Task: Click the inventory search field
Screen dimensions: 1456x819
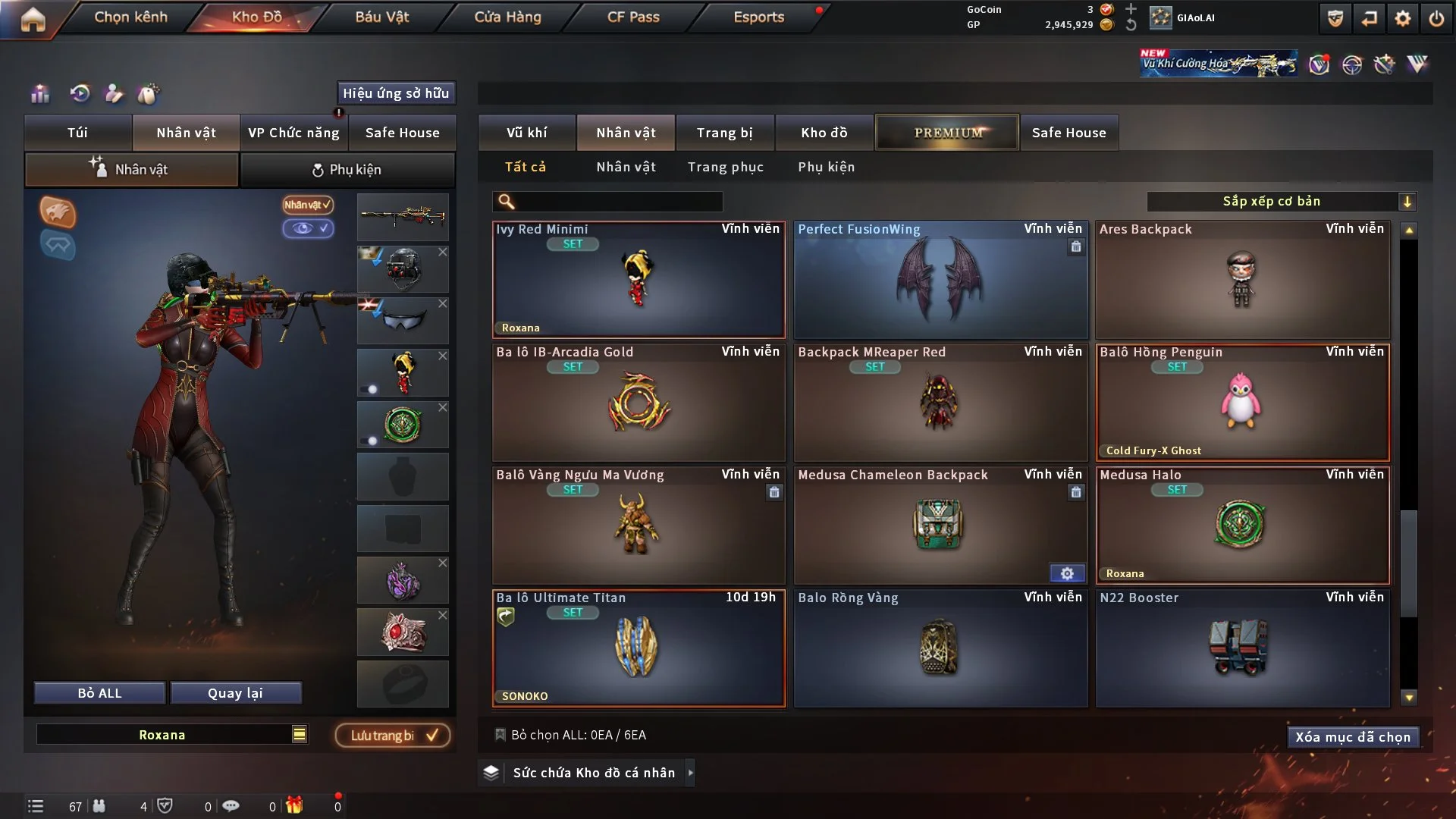Action: point(618,202)
